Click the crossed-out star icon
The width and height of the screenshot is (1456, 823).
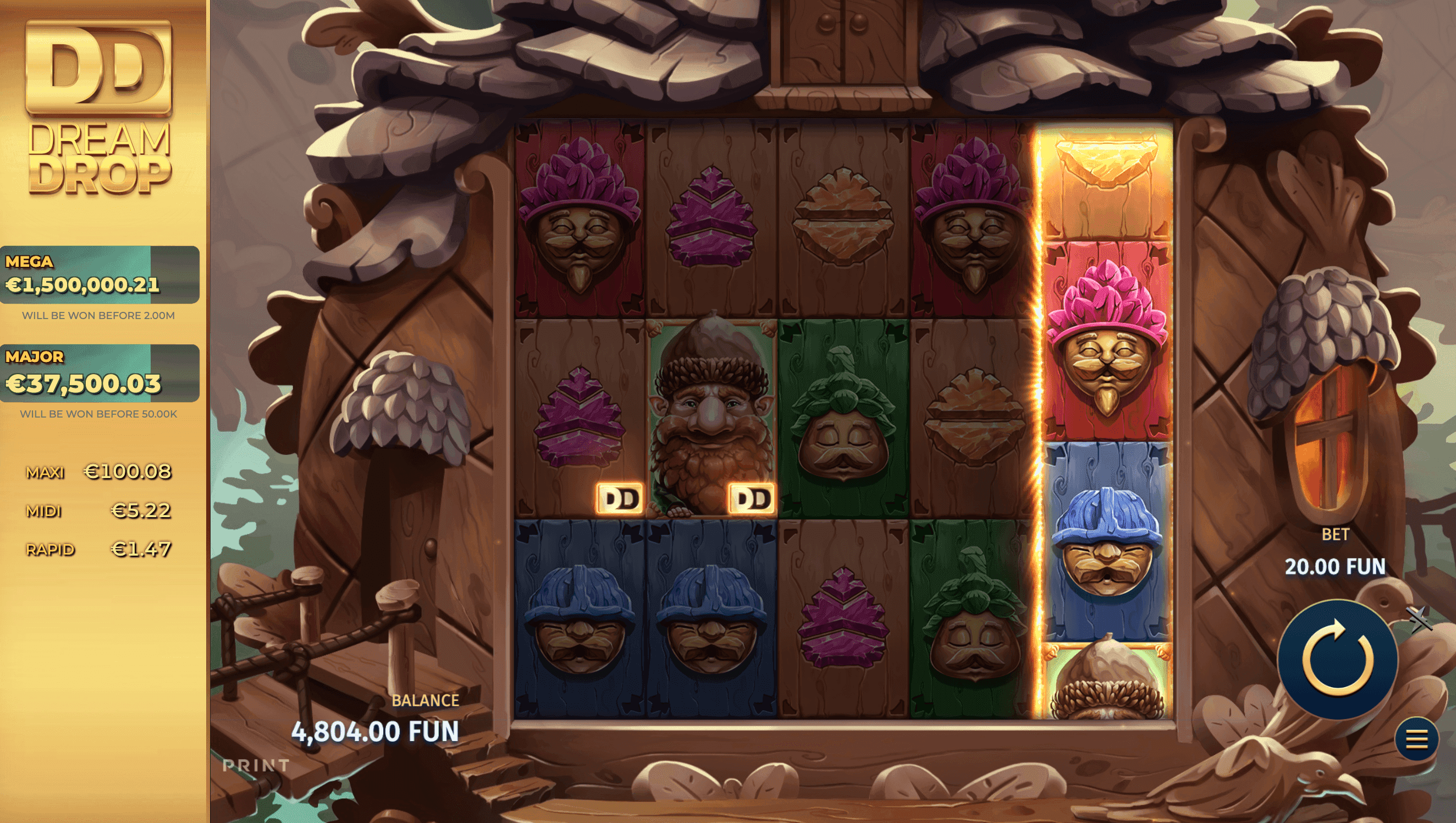(1420, 619)
